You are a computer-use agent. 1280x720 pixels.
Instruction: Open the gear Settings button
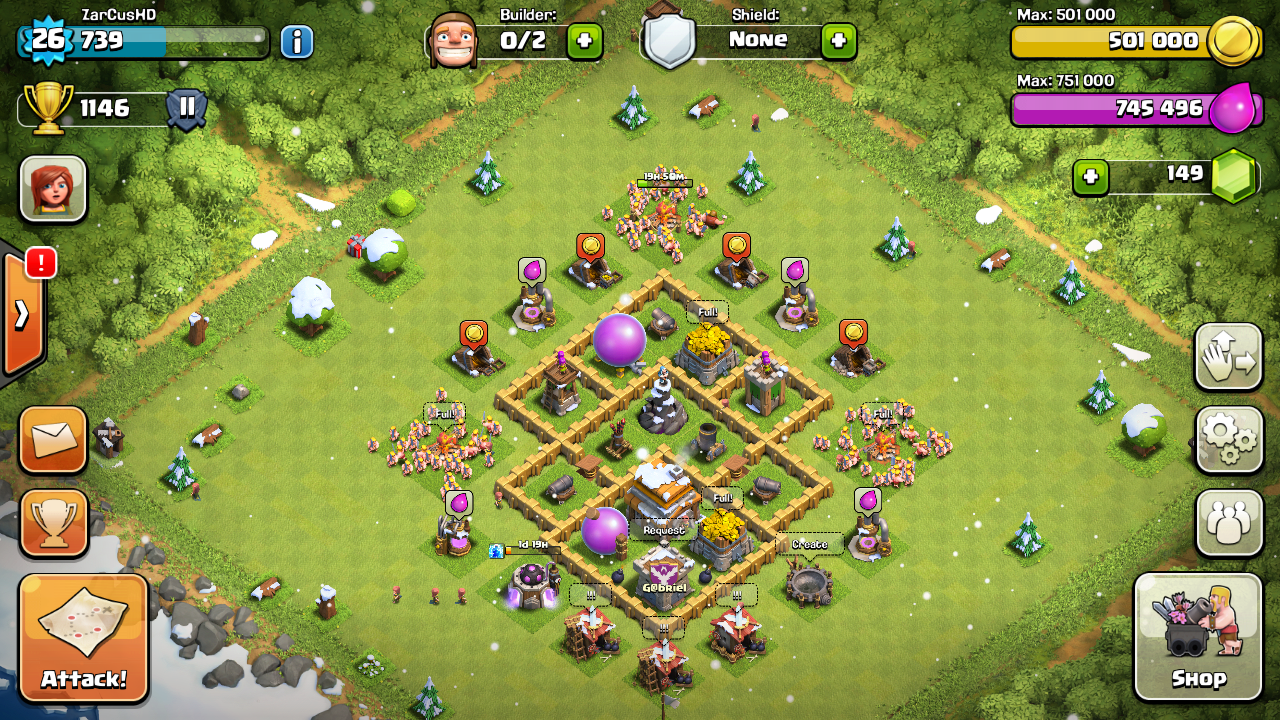1229,439
